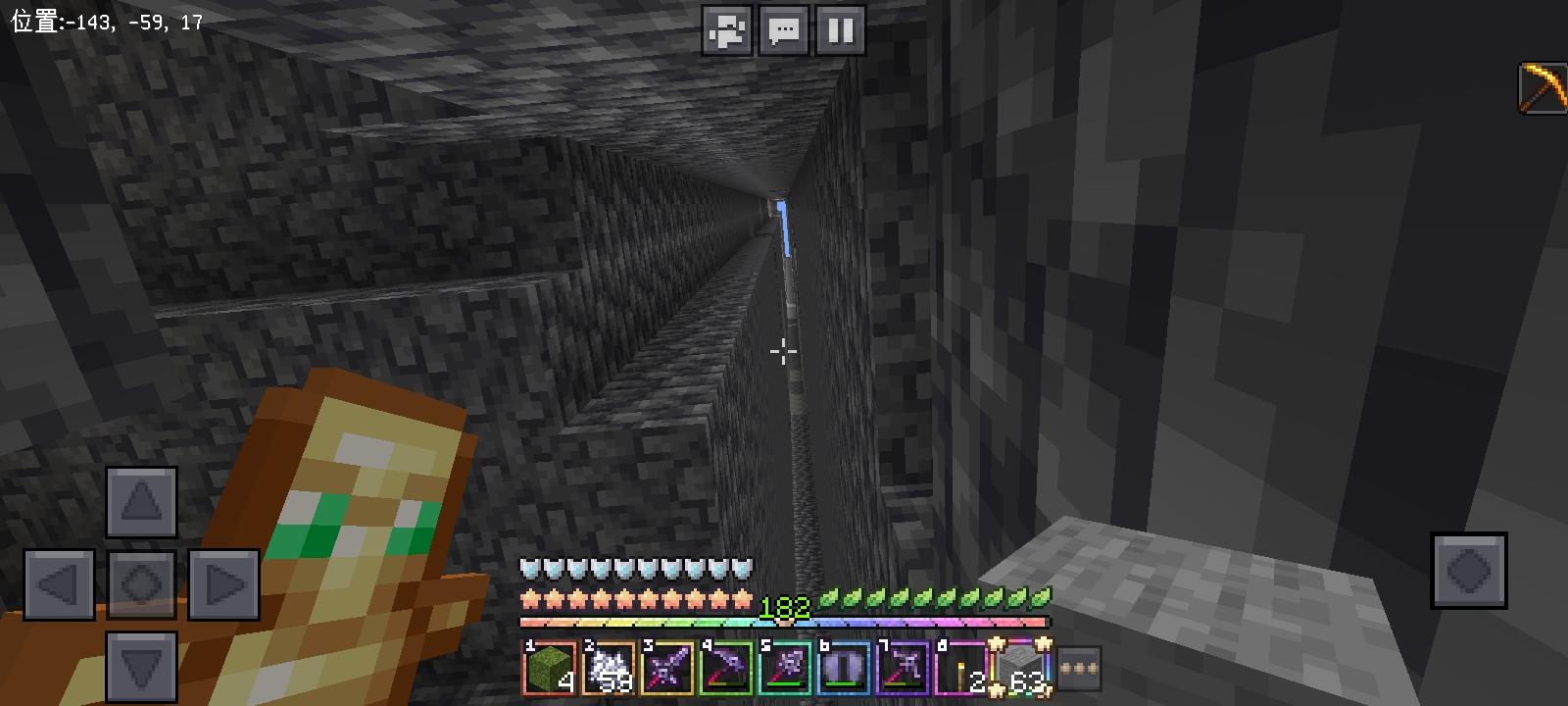This screenshot has width=1568, height=706.
Task: Open the full inventory with the ellipsis button
Action: 1081,669
